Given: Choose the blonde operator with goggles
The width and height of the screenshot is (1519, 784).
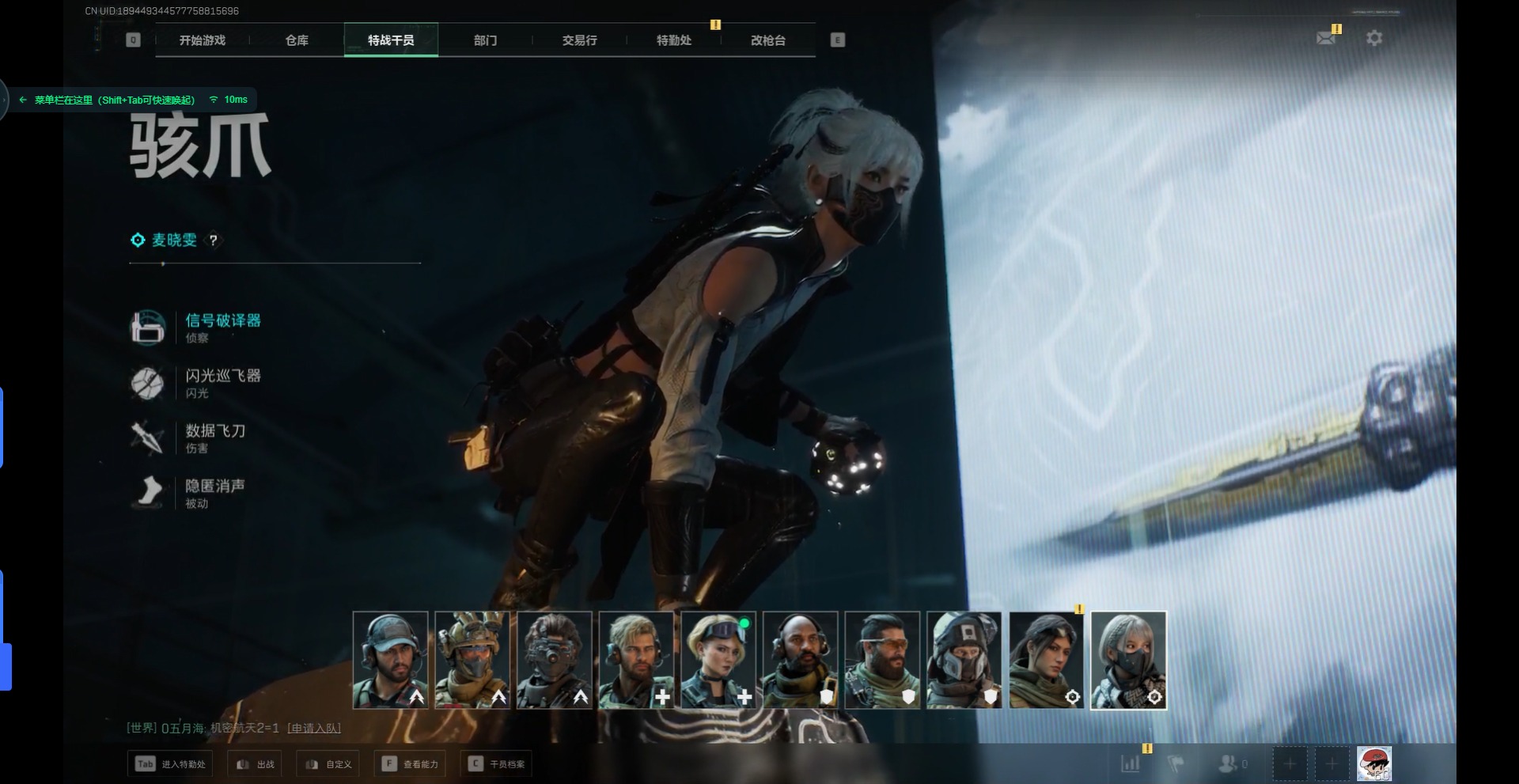Looking at the screenshot, I should click(x=718, y=660).
